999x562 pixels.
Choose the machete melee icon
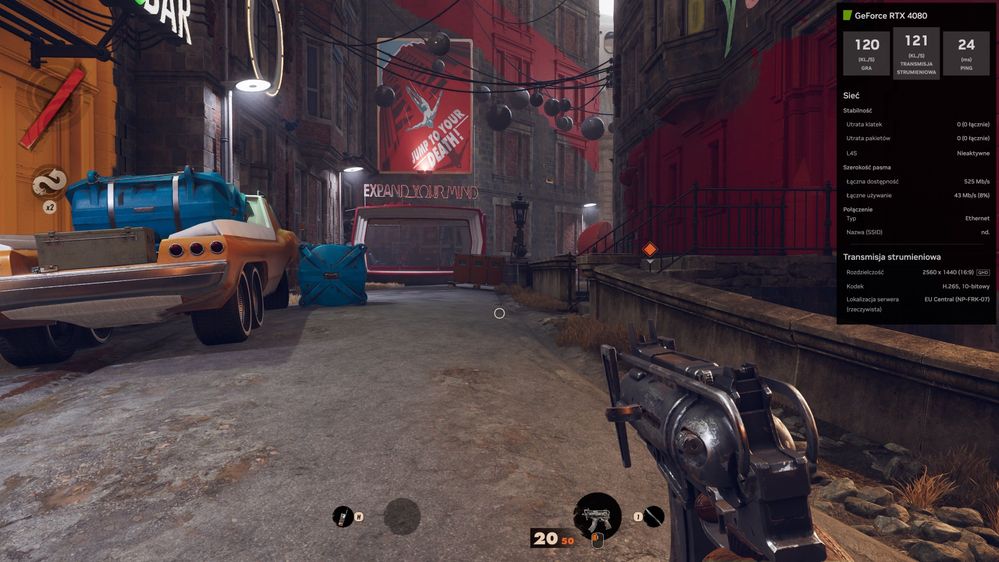(x=653, y=516)
